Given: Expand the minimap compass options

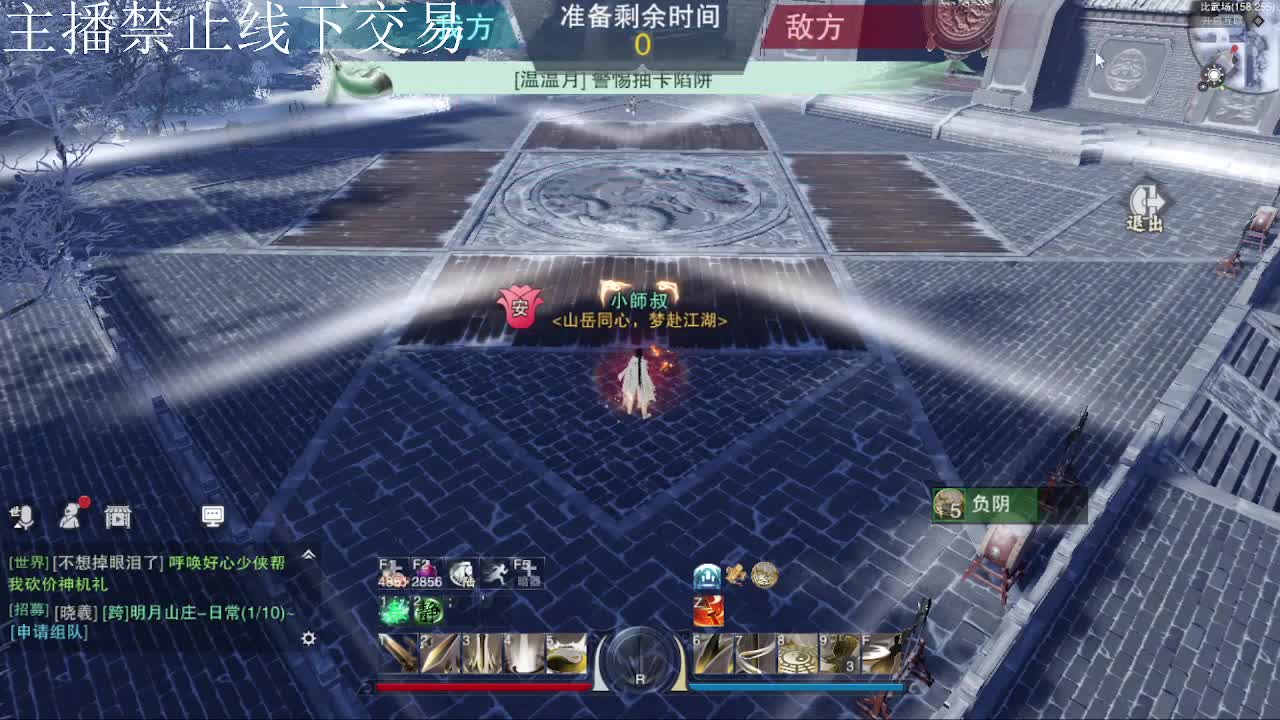Looking at the screenshot, I should pyautogui.click(x=1214, y=75).
